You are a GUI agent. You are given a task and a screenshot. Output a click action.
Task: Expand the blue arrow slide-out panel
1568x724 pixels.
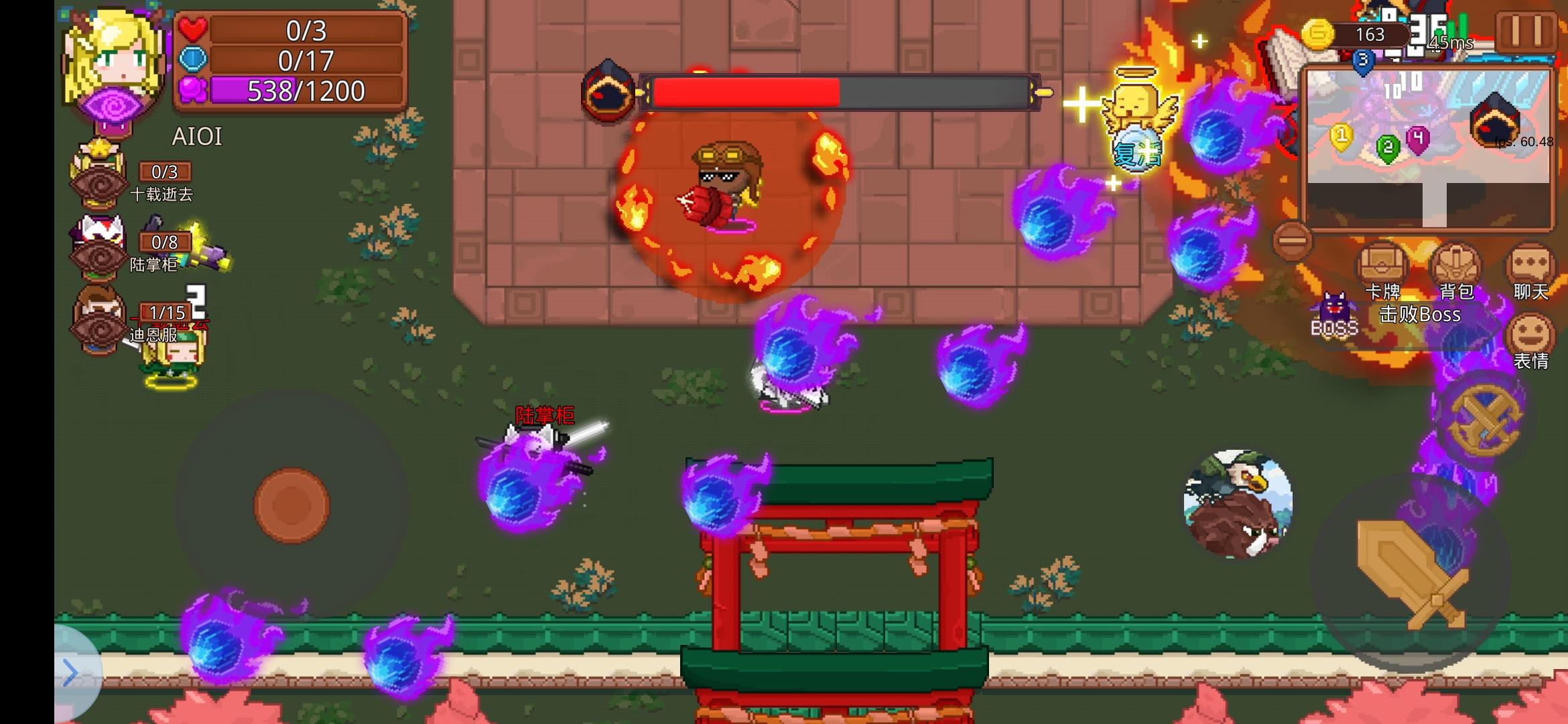(x=69, y=672)
